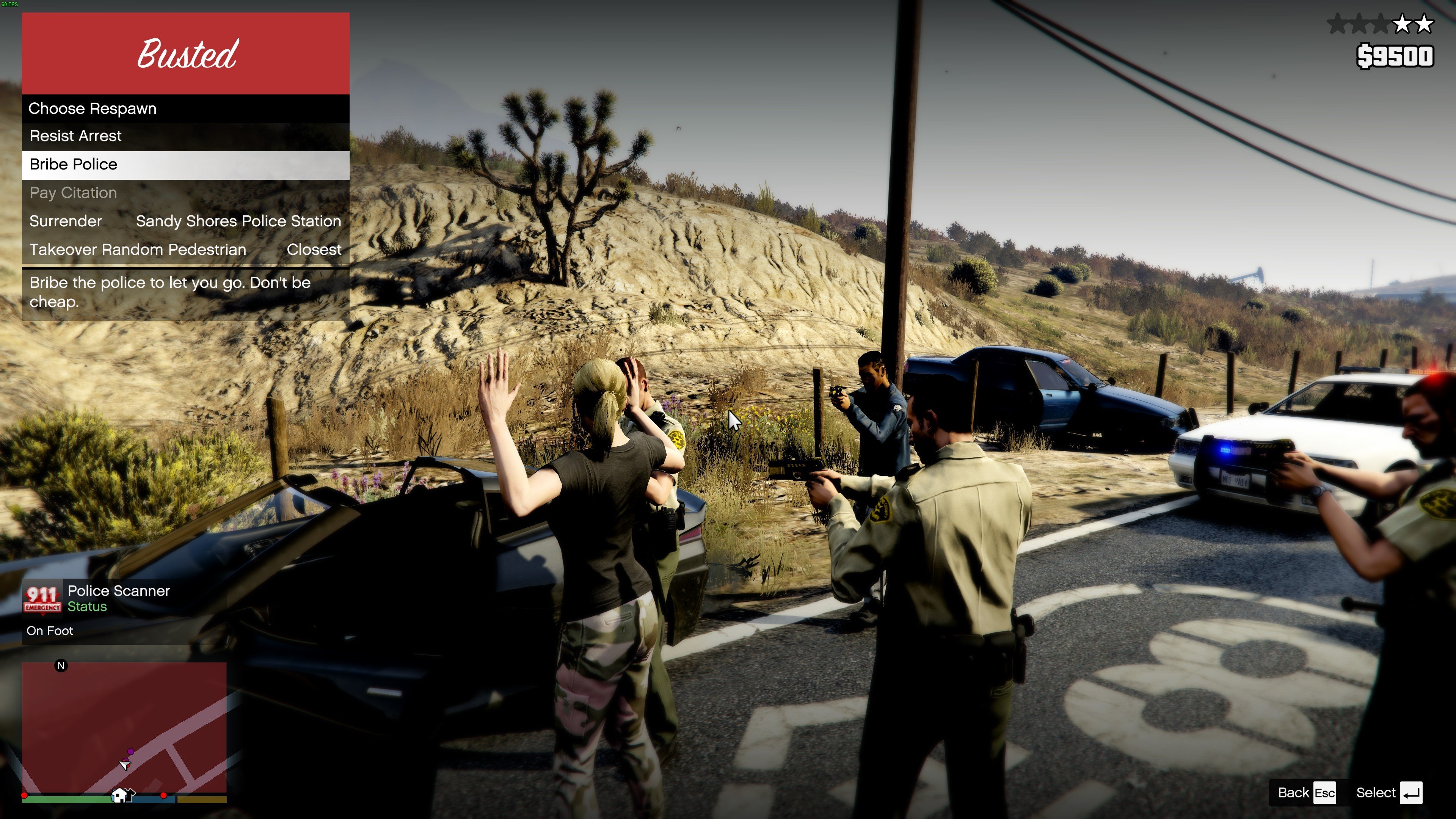Pick Takeover Random Pedestrian option
1456x819 pixels.
[x=185, y=250]
